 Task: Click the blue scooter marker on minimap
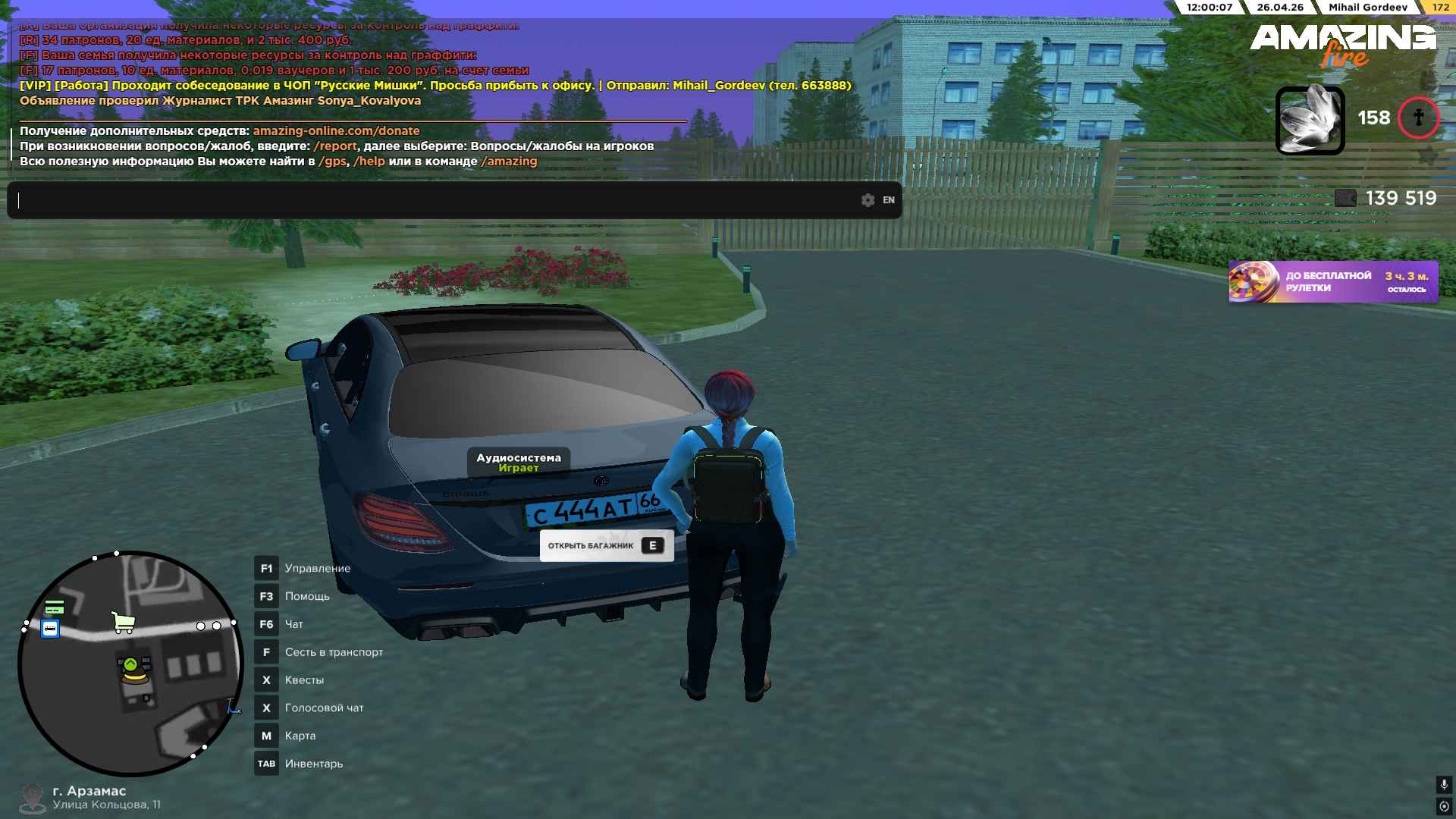[234, 707]
